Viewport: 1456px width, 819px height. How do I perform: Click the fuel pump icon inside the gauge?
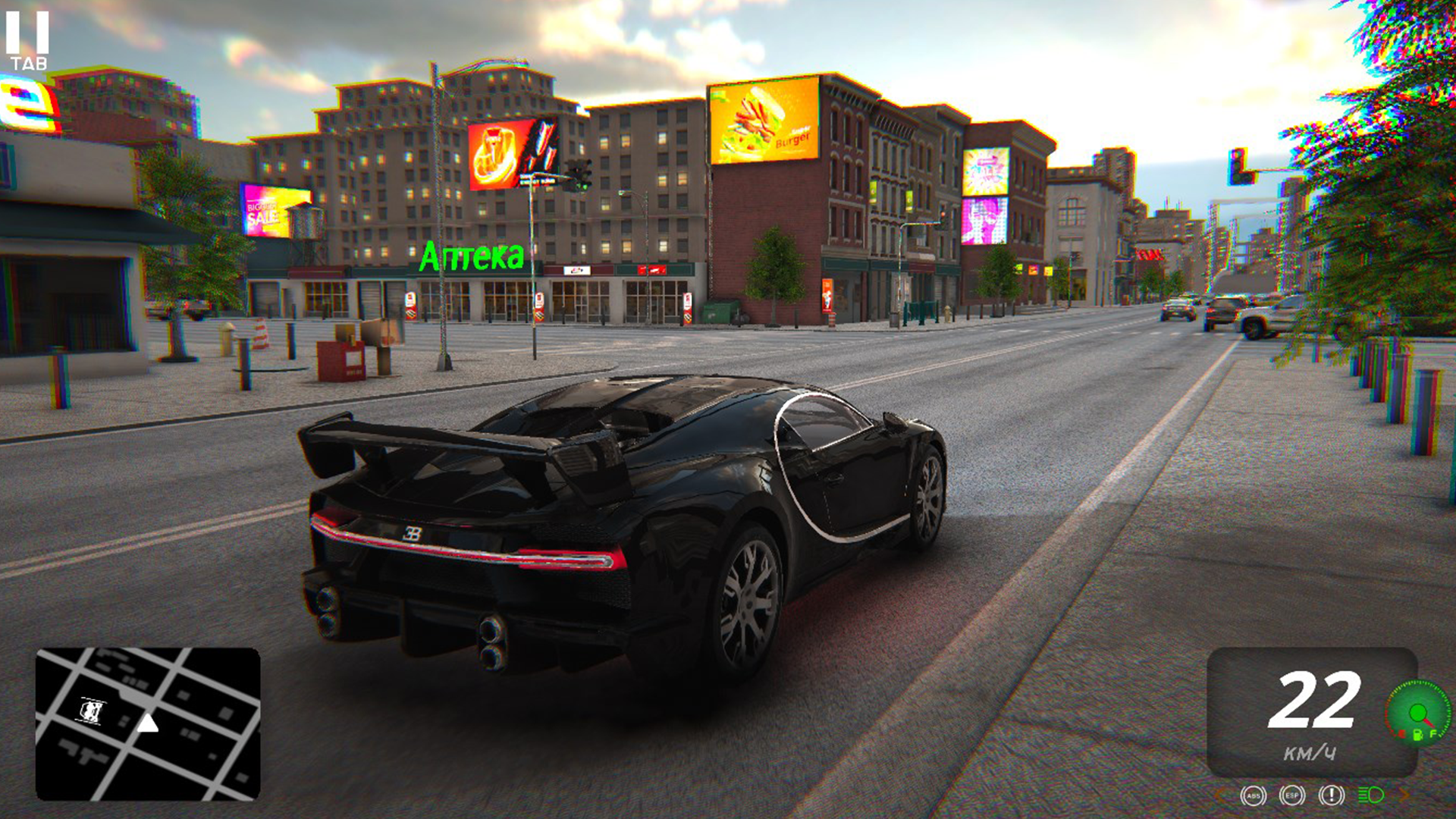(x=1417, y=736)
